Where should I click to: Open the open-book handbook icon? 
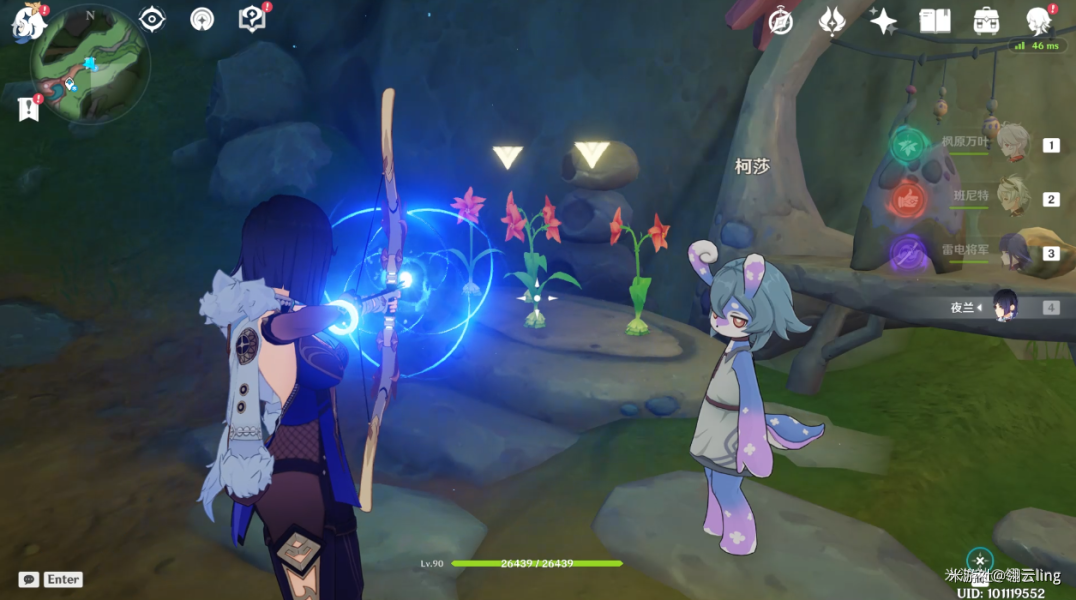[935, 21]
